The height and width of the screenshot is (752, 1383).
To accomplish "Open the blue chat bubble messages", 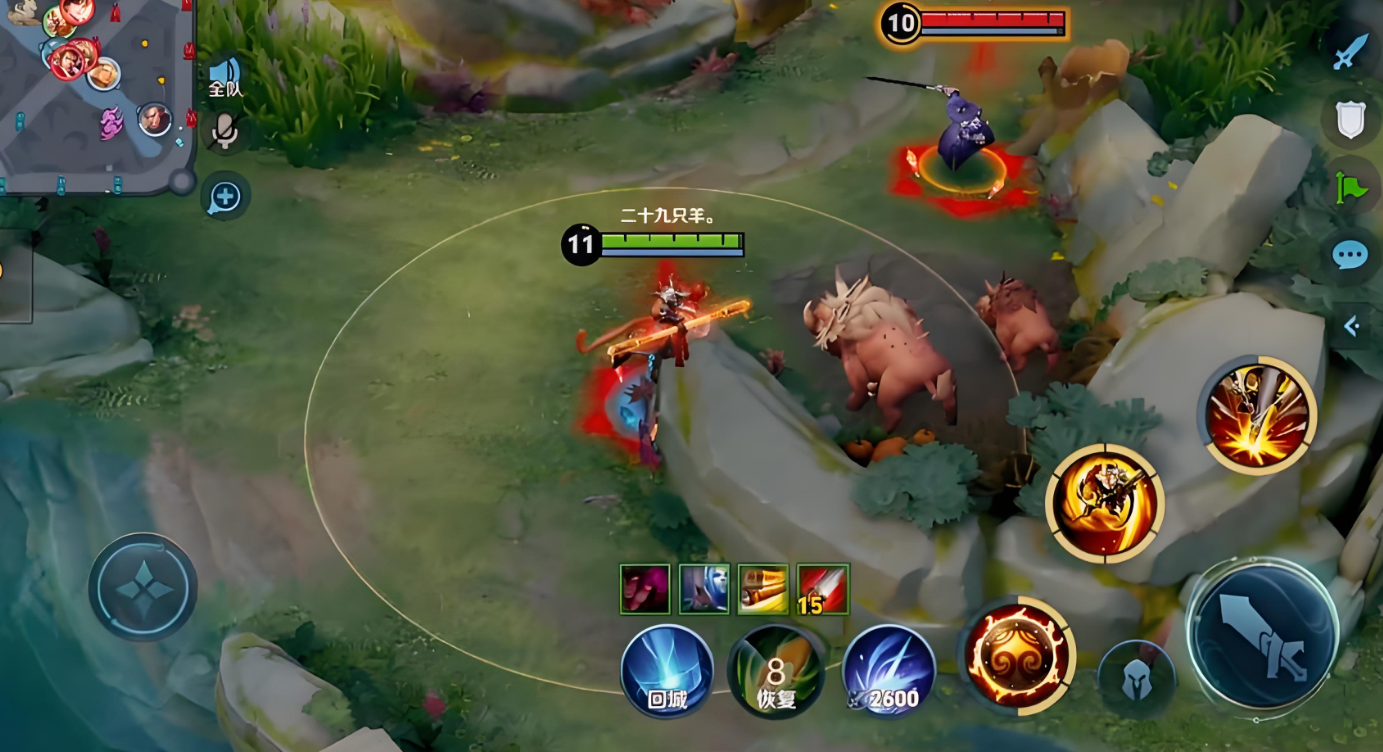I will (x=1350, y=255).
